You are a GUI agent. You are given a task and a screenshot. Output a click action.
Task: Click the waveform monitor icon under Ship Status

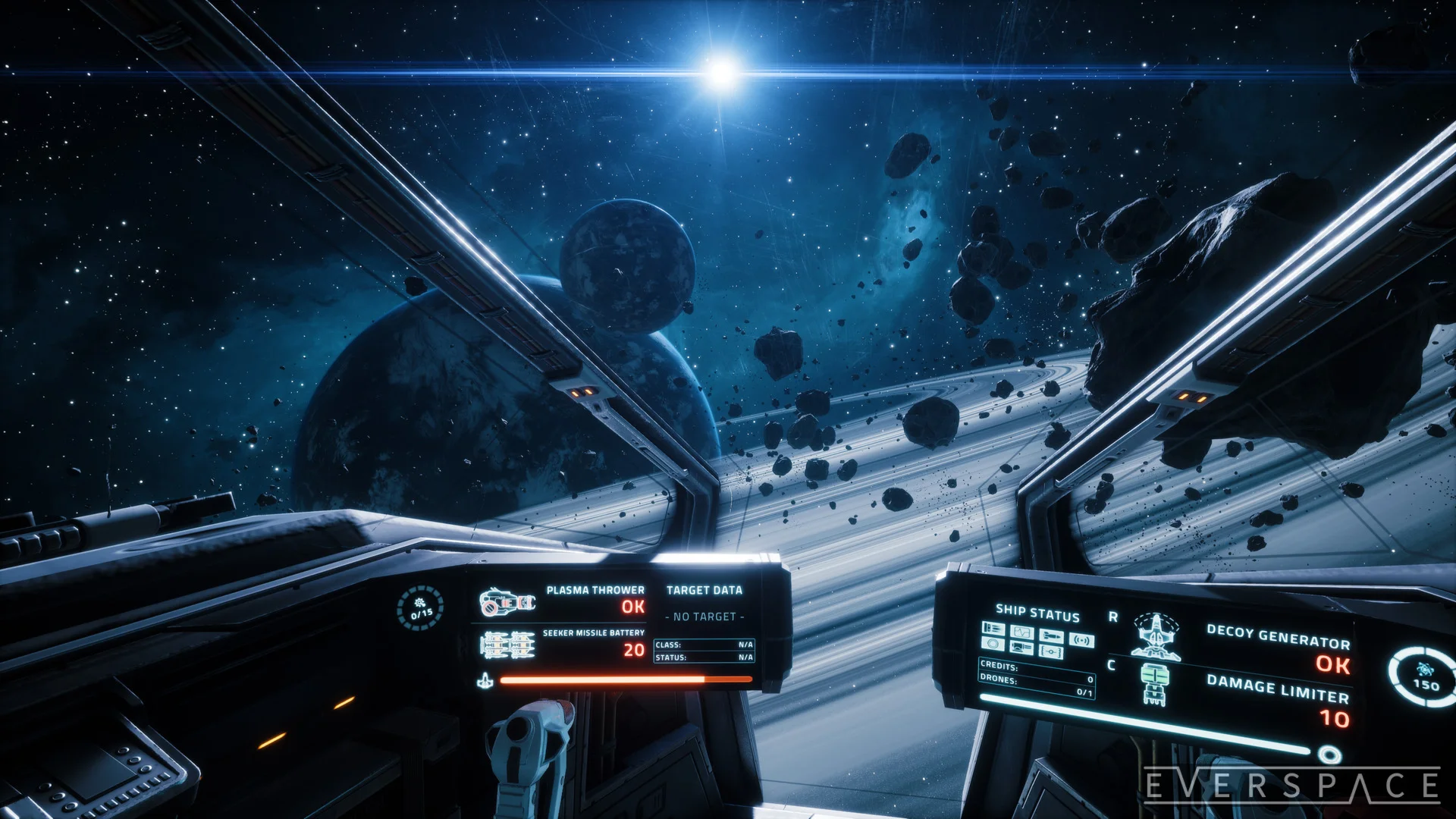1022,632
